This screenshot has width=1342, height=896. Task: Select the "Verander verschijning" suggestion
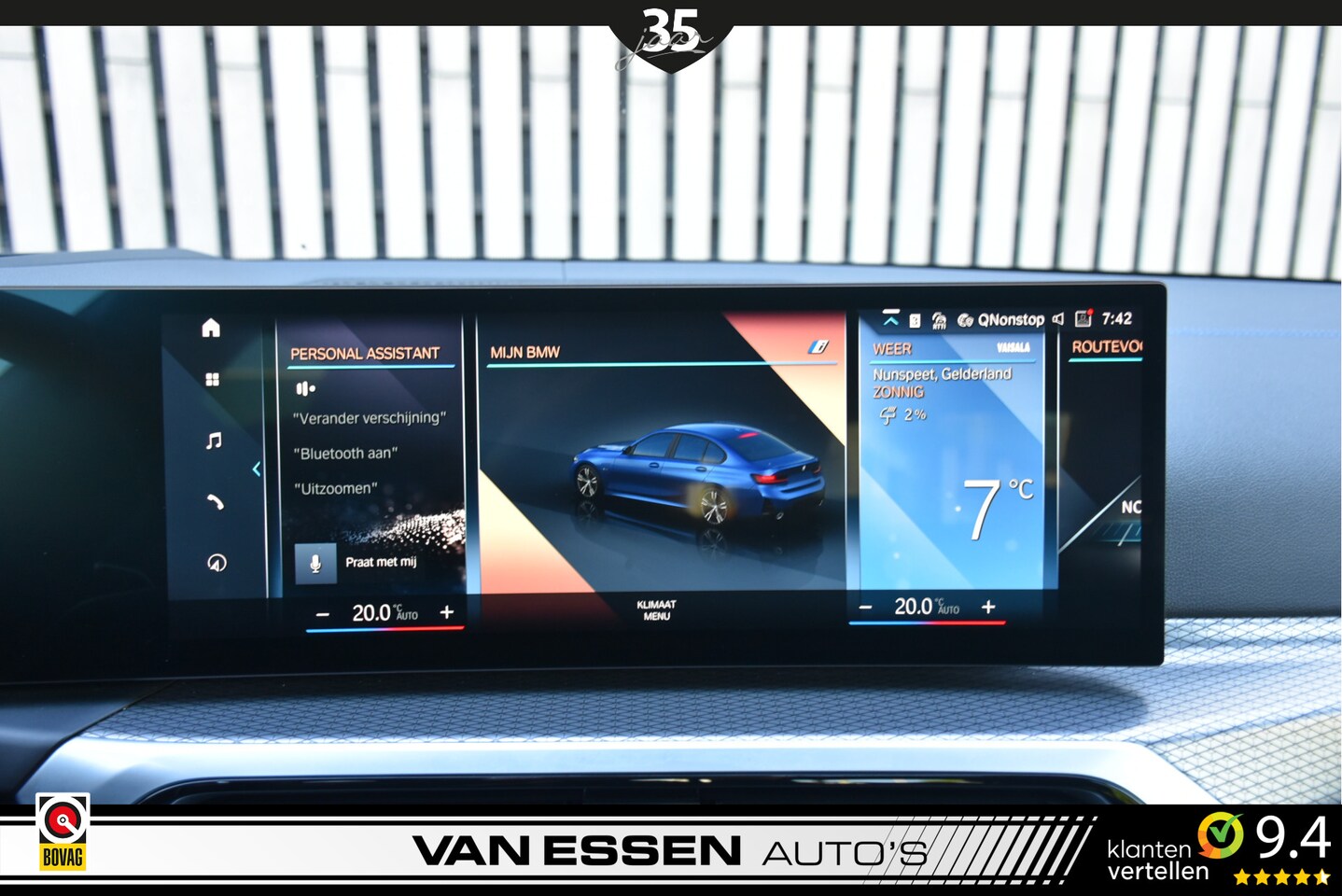click(370, 418)
